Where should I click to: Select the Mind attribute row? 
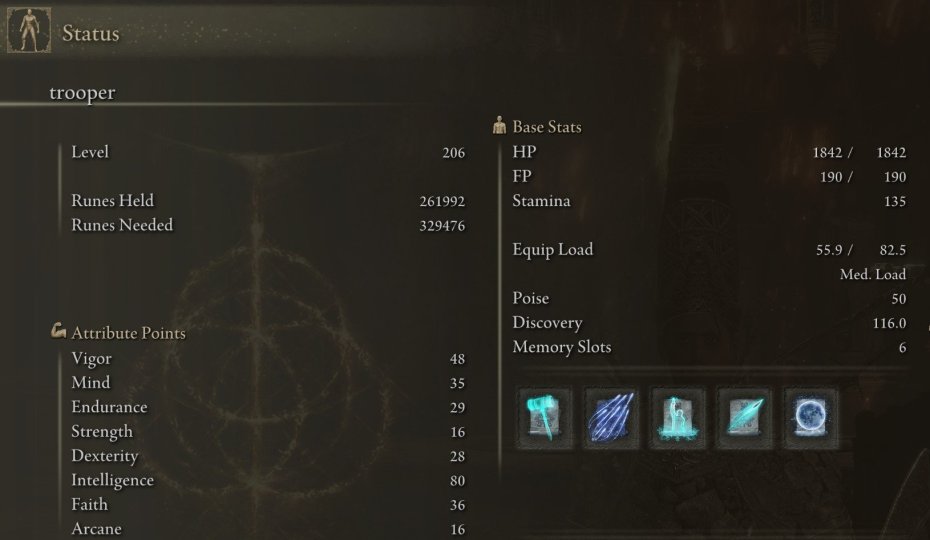[x=267, y=382]
